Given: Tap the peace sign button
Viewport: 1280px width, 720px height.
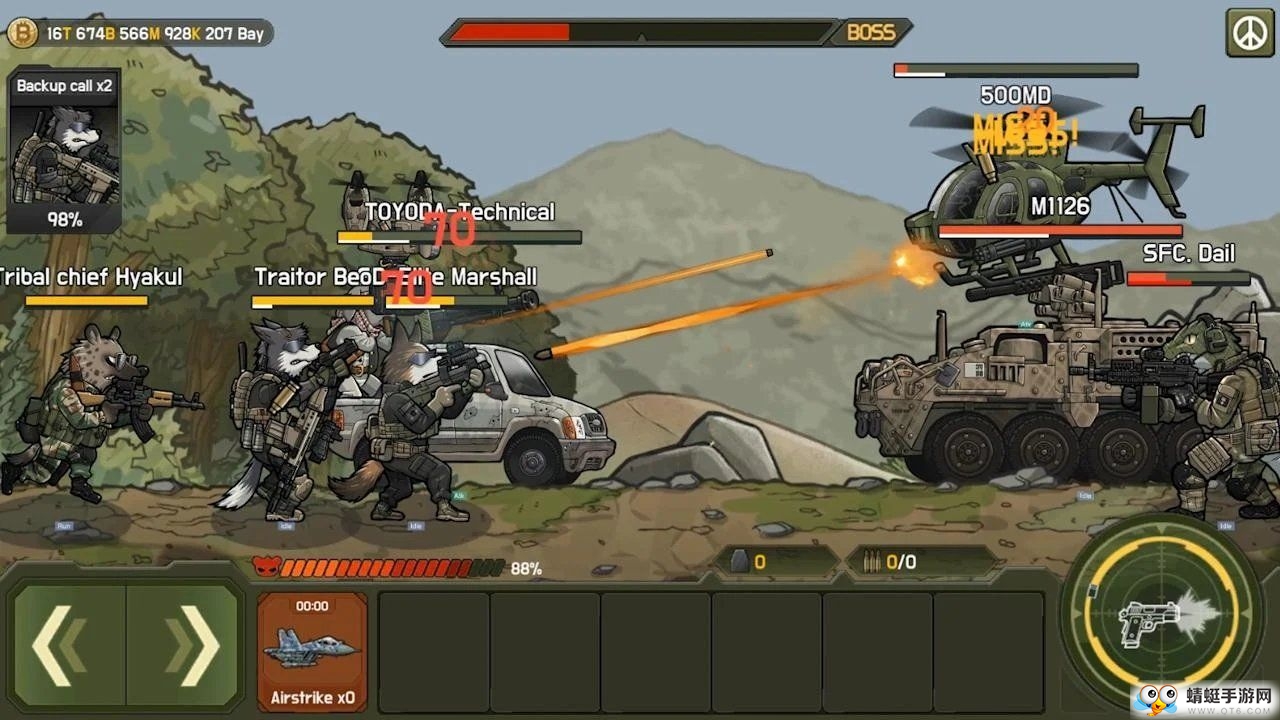Looking at the screenshot, I should click(x=1250, y=33).
